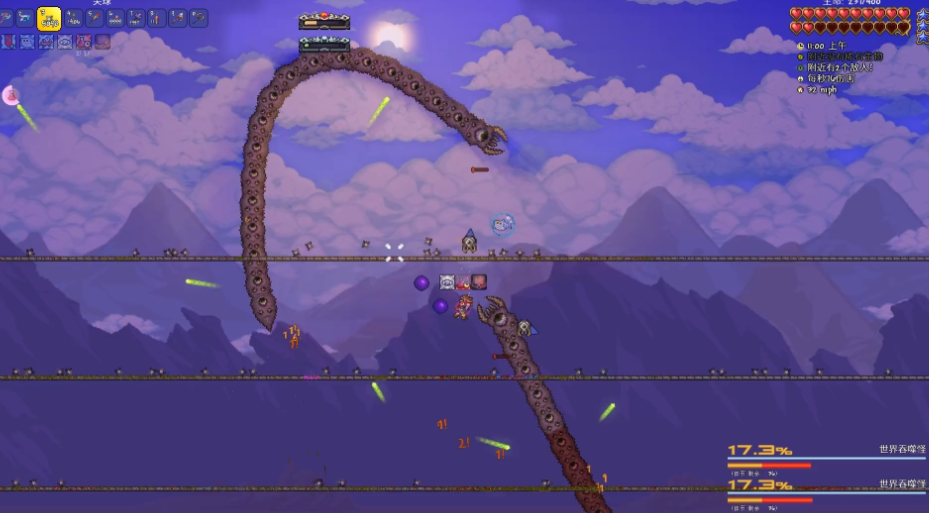Screen dimensions: 929x513
Task: Pick the red item in hotbar slot 5
Action: [x=94, y=18]
